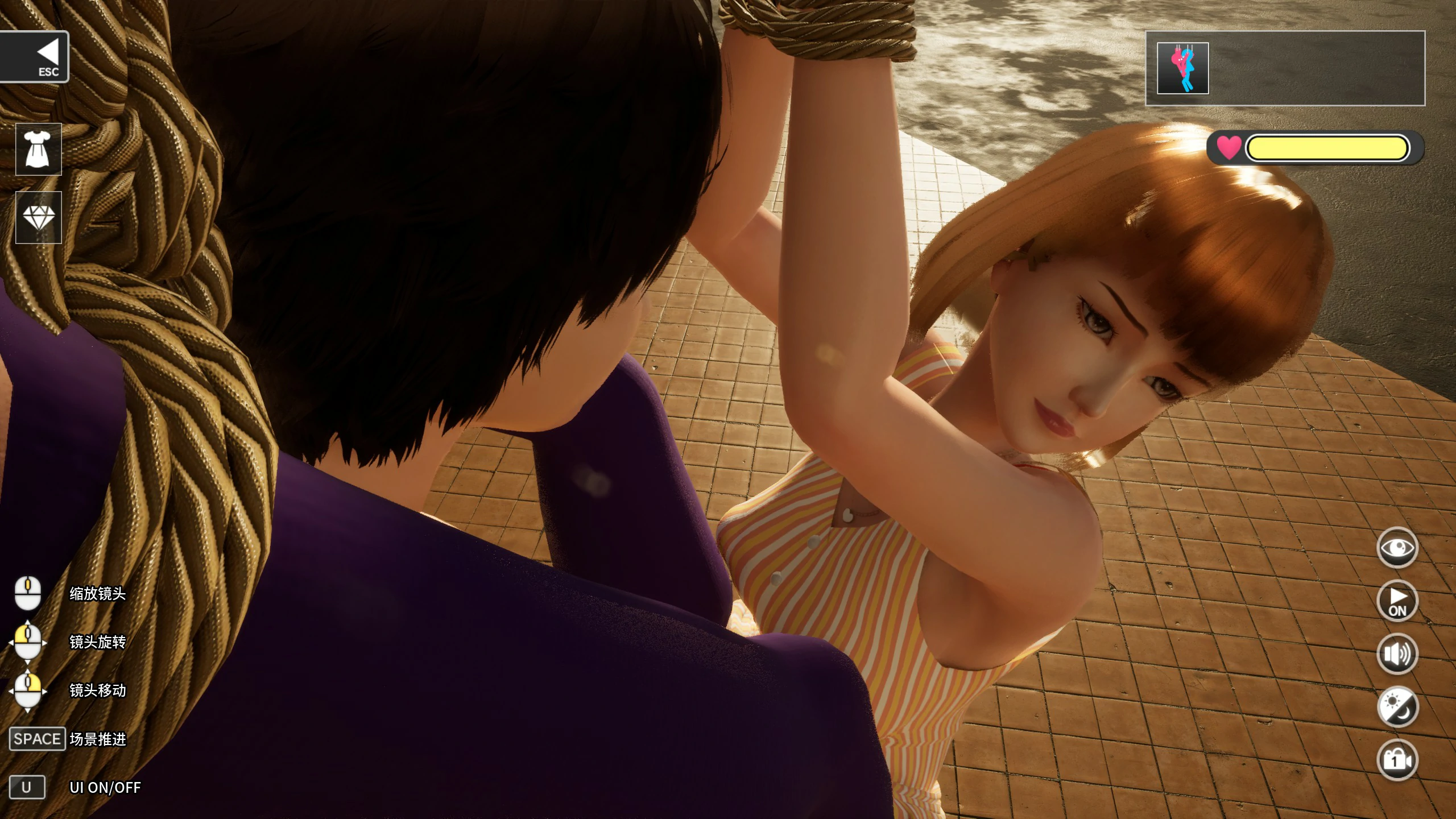Click the camera 1 recording icon
1456x819 pixels.
coord(1397,758)
